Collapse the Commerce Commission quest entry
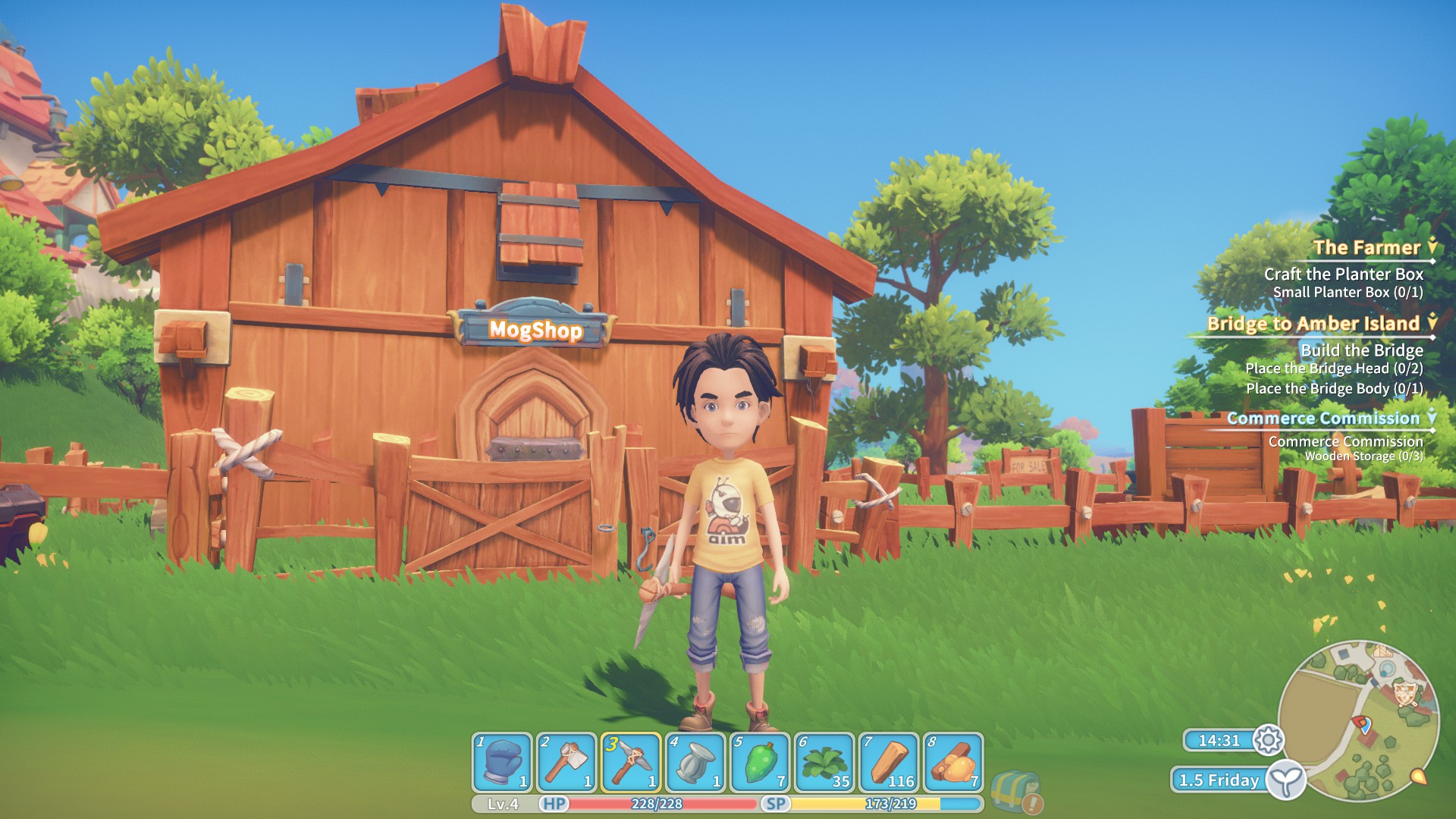 [1432, 418]
